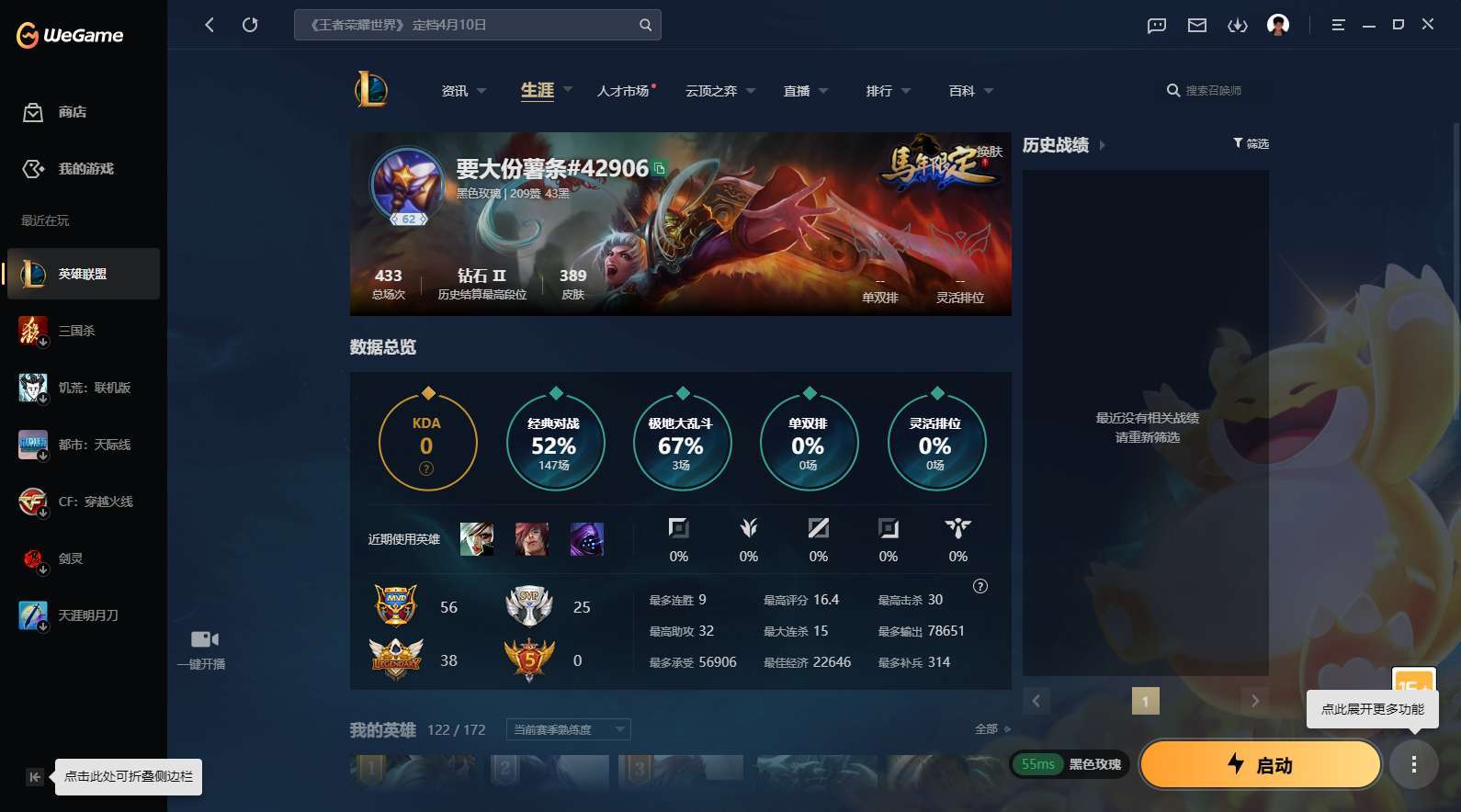Image resolution: width=1461 pixels, height=812 pixels.
Task: Click the 启动 launch button
Action: [x=1260, y=763]
